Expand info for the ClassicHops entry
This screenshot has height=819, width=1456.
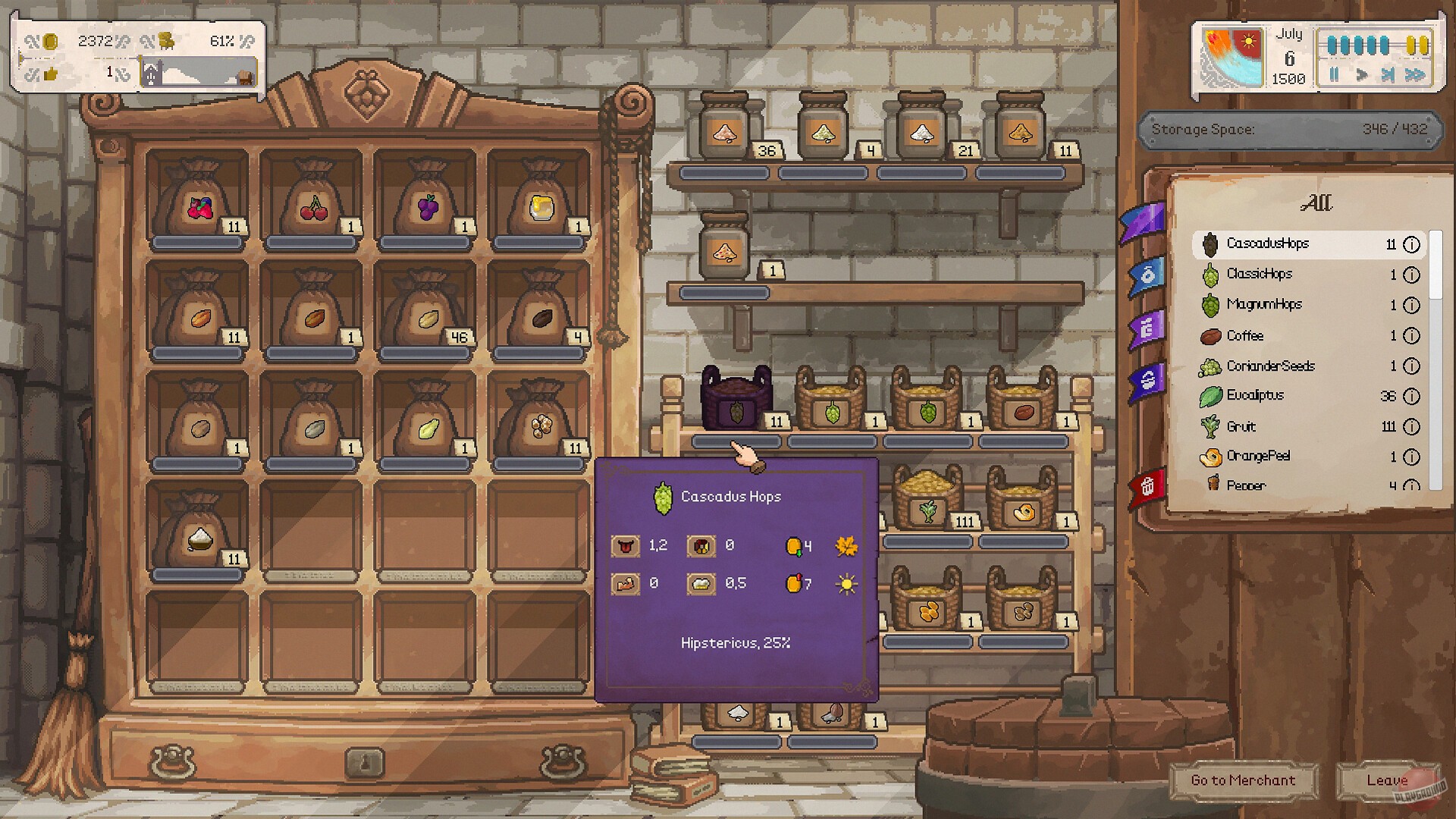[x=1411, y=275]
